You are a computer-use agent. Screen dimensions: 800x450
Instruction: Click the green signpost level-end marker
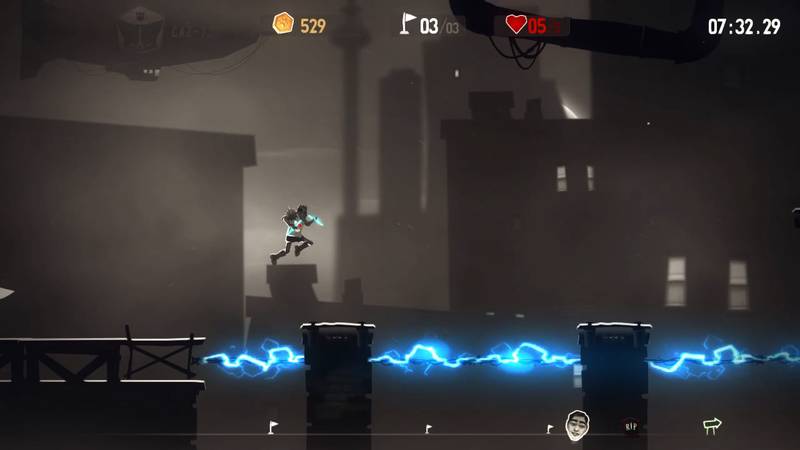tap(711, 426)
